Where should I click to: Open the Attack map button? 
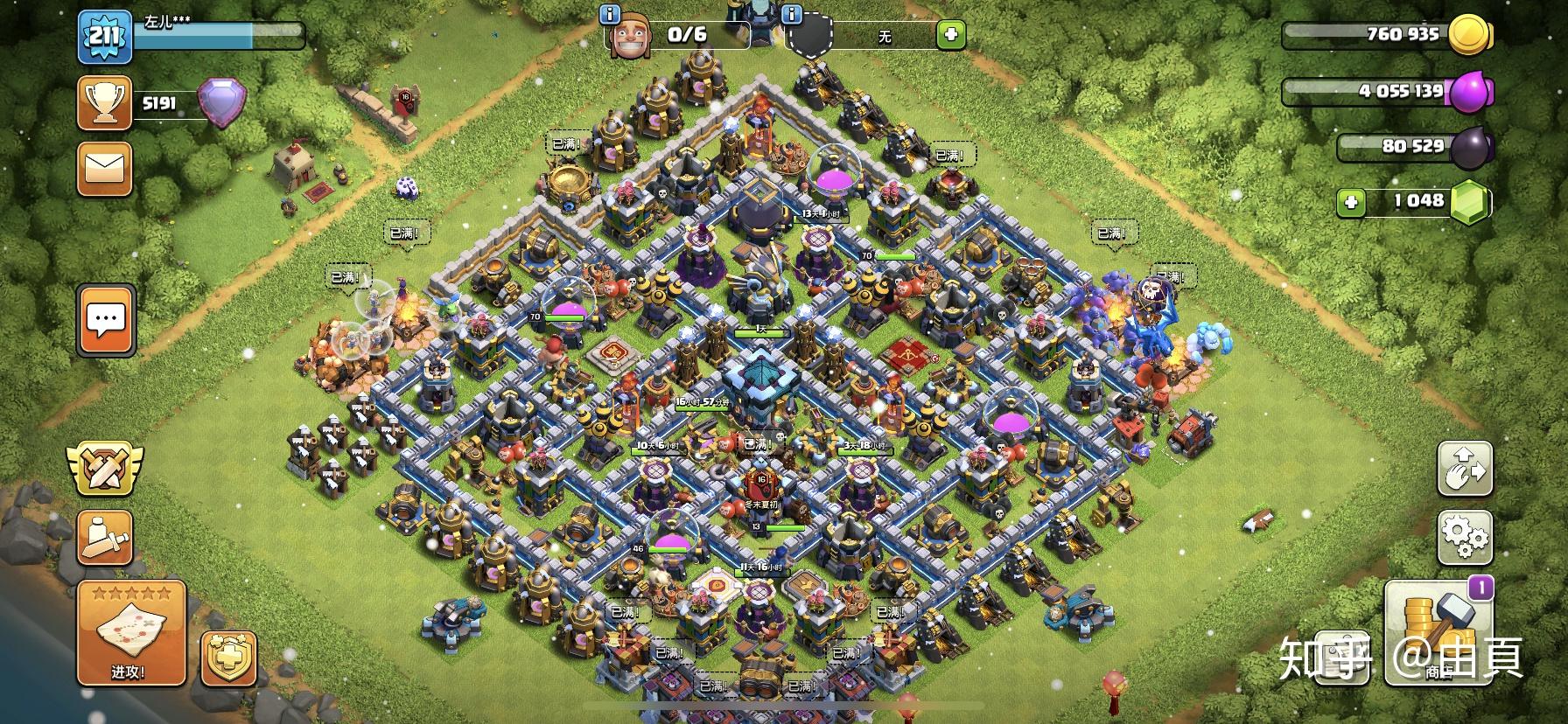[x=131, y=632]
